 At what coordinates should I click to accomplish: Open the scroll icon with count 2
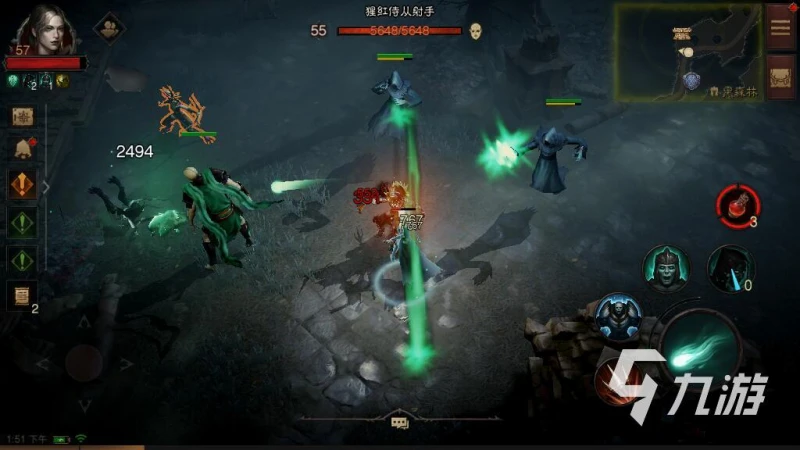20,294
